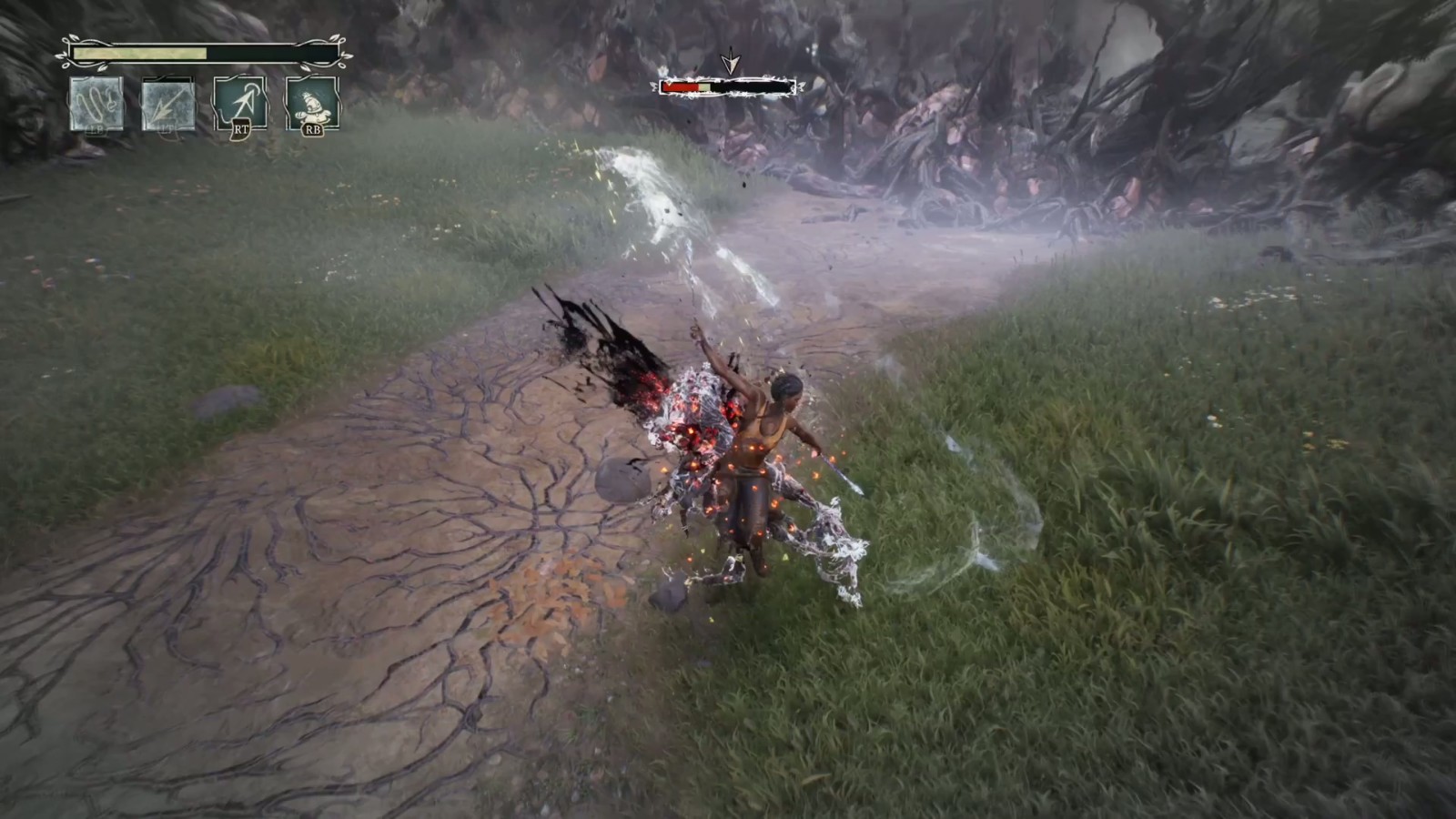
Task: Trigger the crowned creature summon ability
Action: pyautogui.click(x=312, y=103)
